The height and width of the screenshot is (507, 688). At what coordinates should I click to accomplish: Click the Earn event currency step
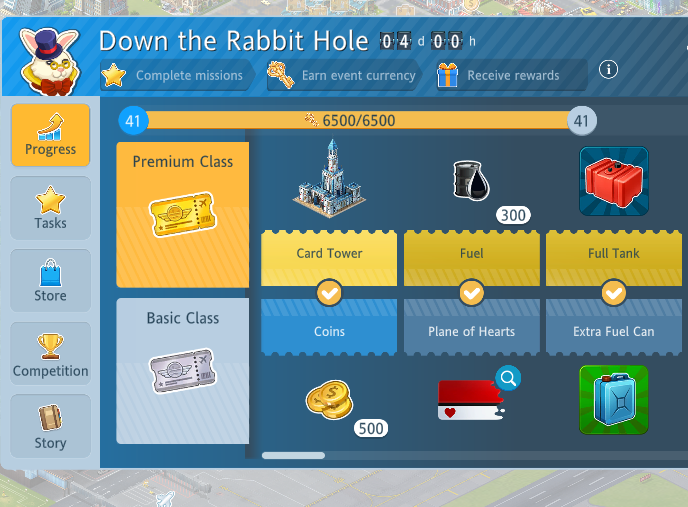click(345, 75)
